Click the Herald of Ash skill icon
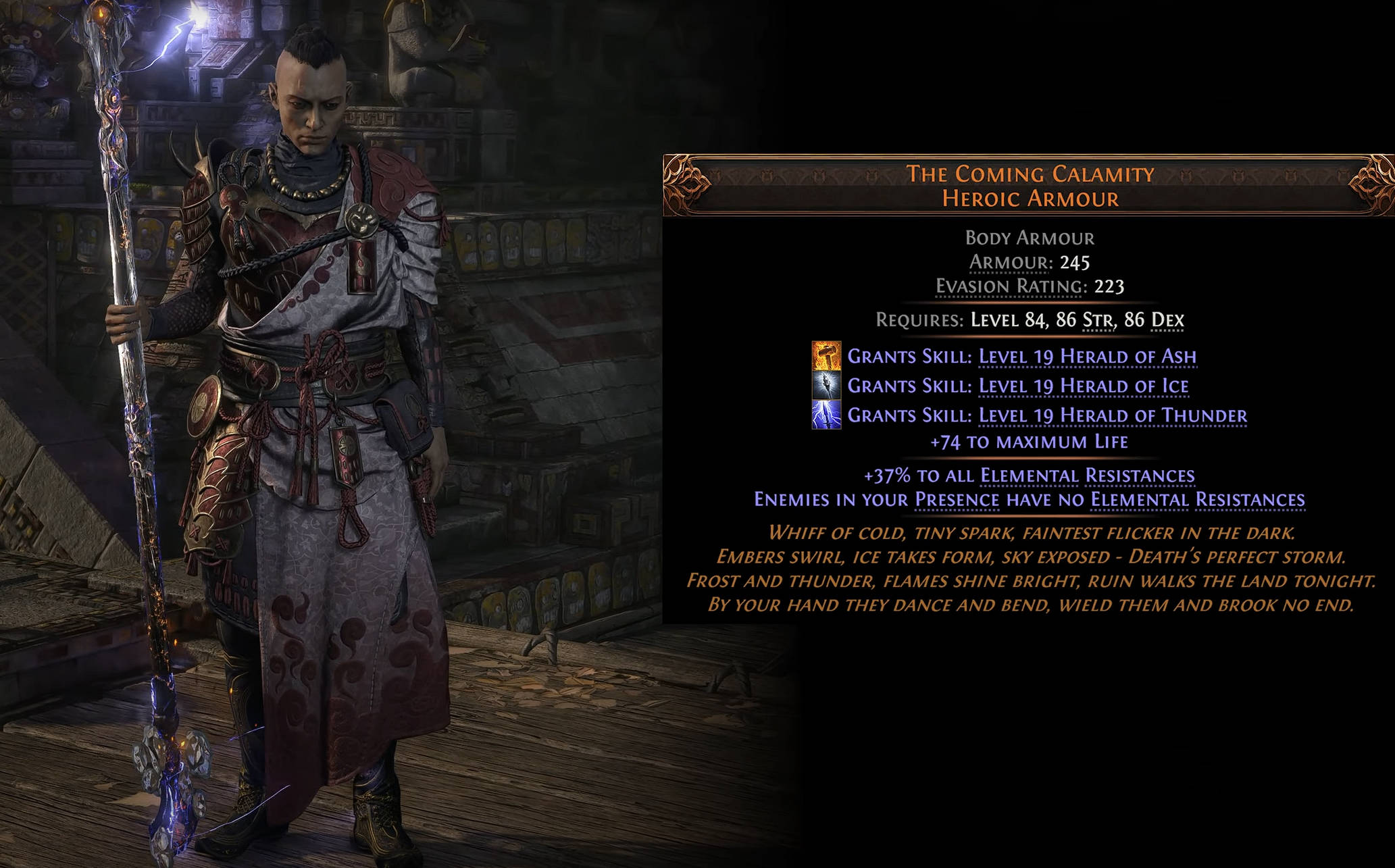 pyautogui.click(x=826, y=356)
